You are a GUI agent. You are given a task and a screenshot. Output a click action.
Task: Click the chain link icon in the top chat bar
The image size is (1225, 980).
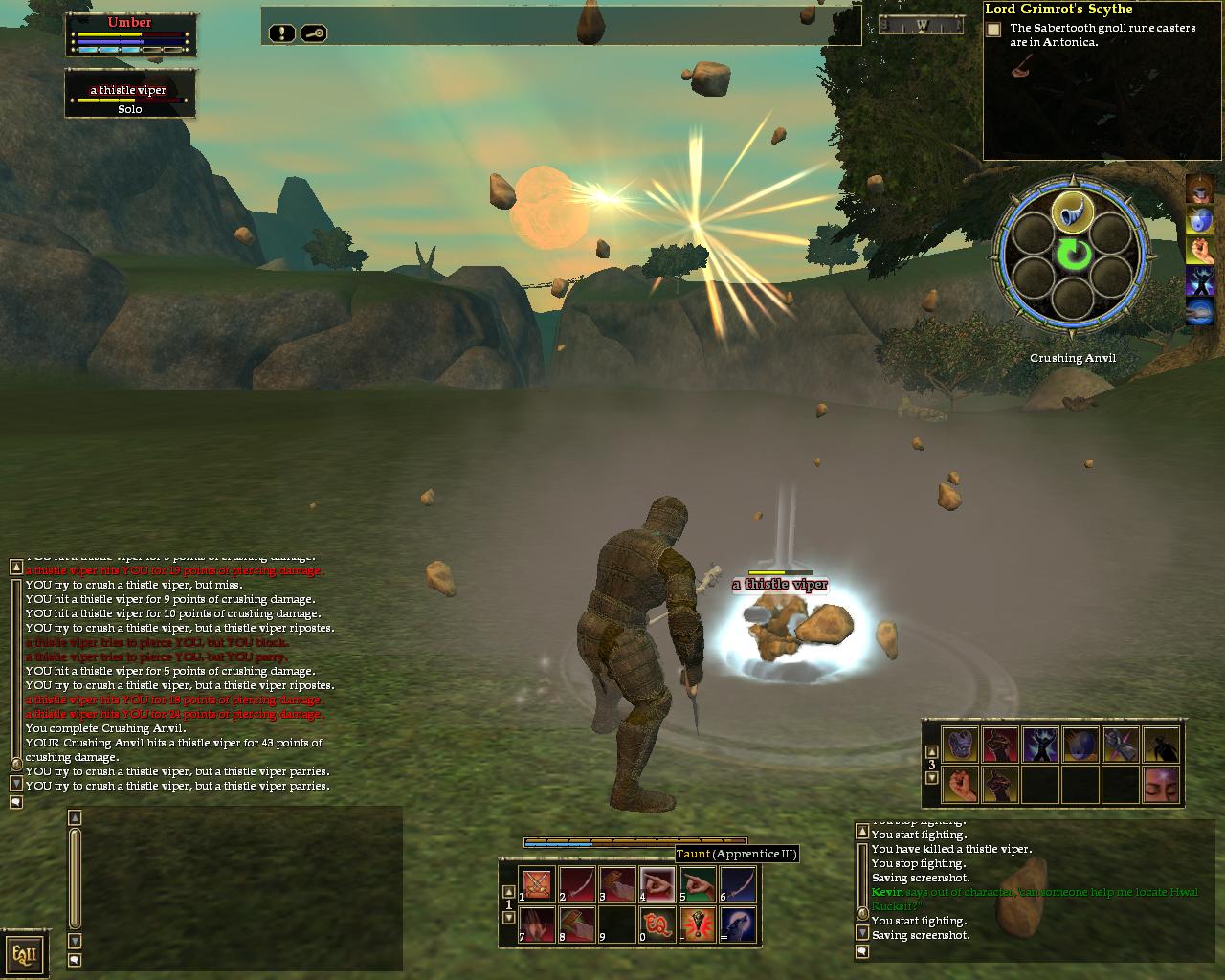314,33
